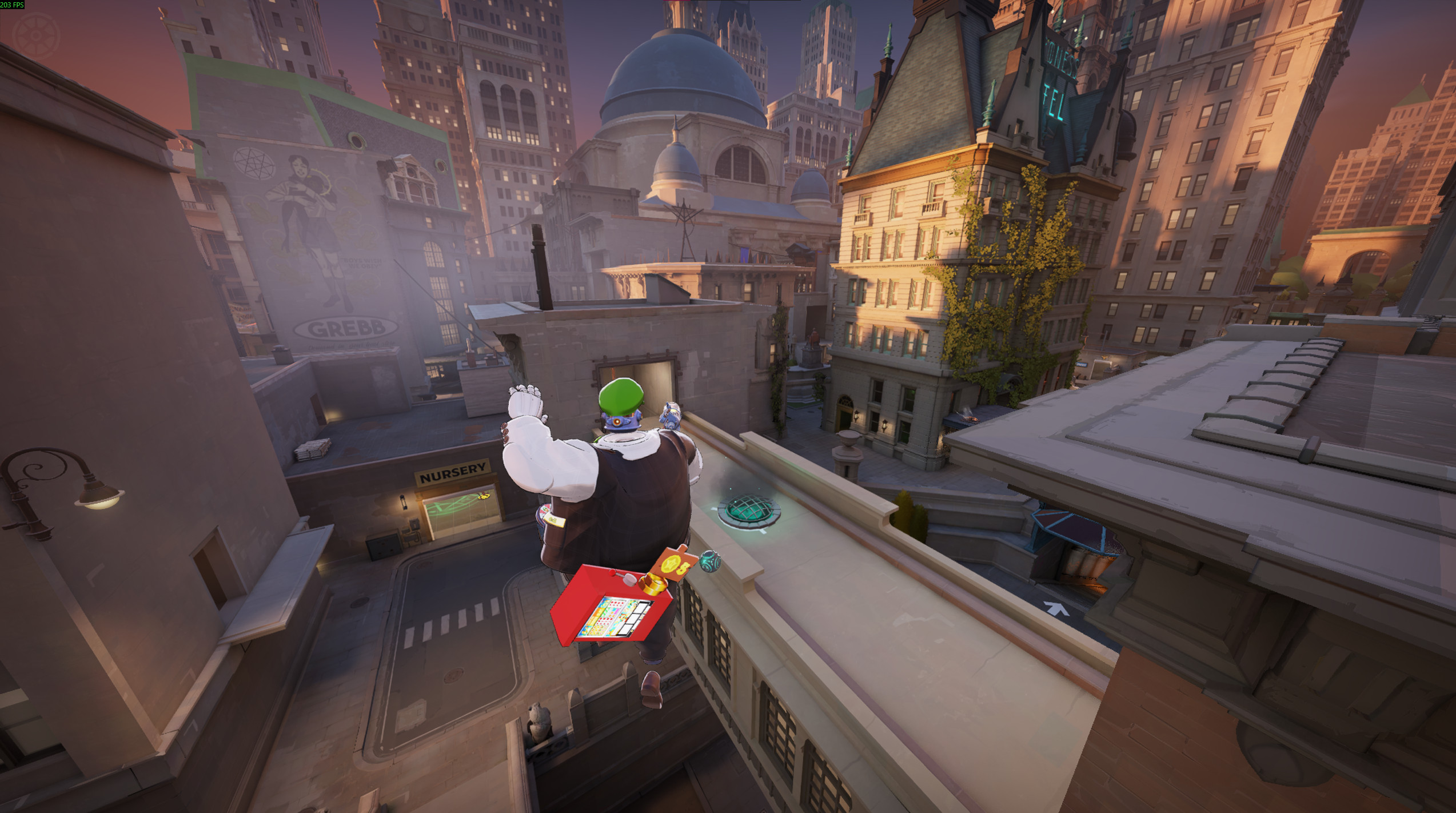The height and width of the screenshot is (813, 1456).
Task: Click the faint wheel emblem icon
Action: coord(35,35)
